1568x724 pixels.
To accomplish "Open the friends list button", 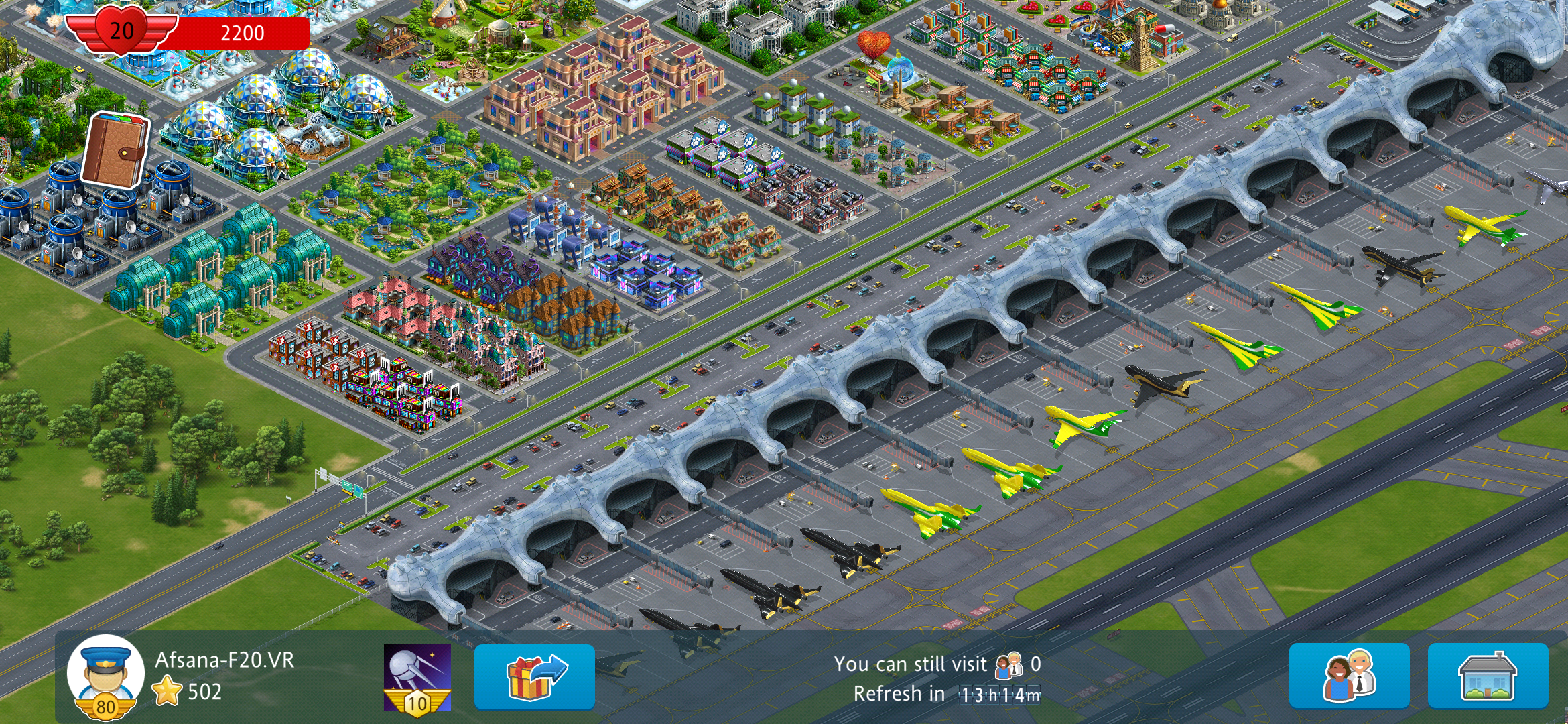I will [1349, 676].
